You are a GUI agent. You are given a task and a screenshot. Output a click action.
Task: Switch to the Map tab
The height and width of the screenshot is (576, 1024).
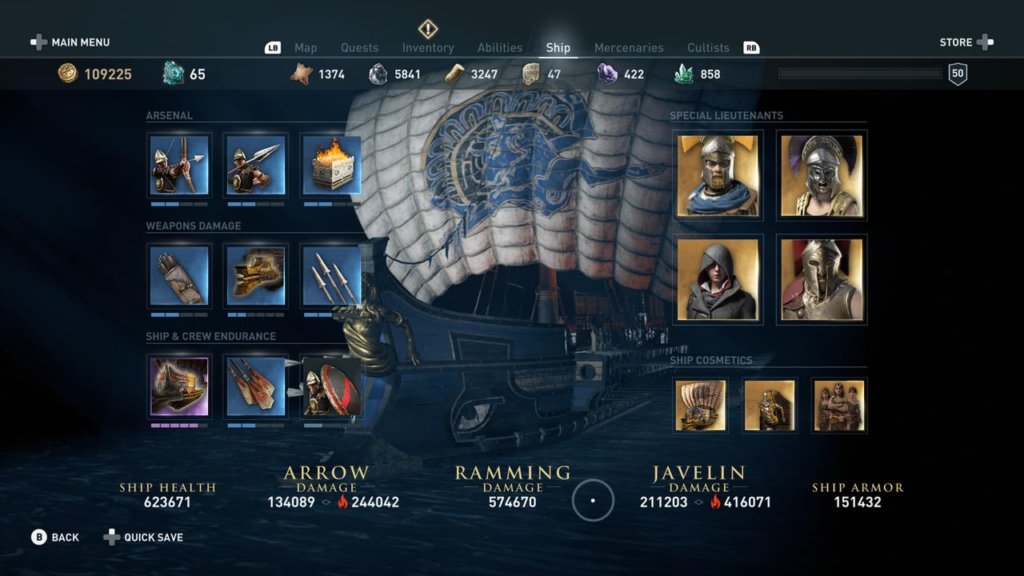[x=305, y=48]
